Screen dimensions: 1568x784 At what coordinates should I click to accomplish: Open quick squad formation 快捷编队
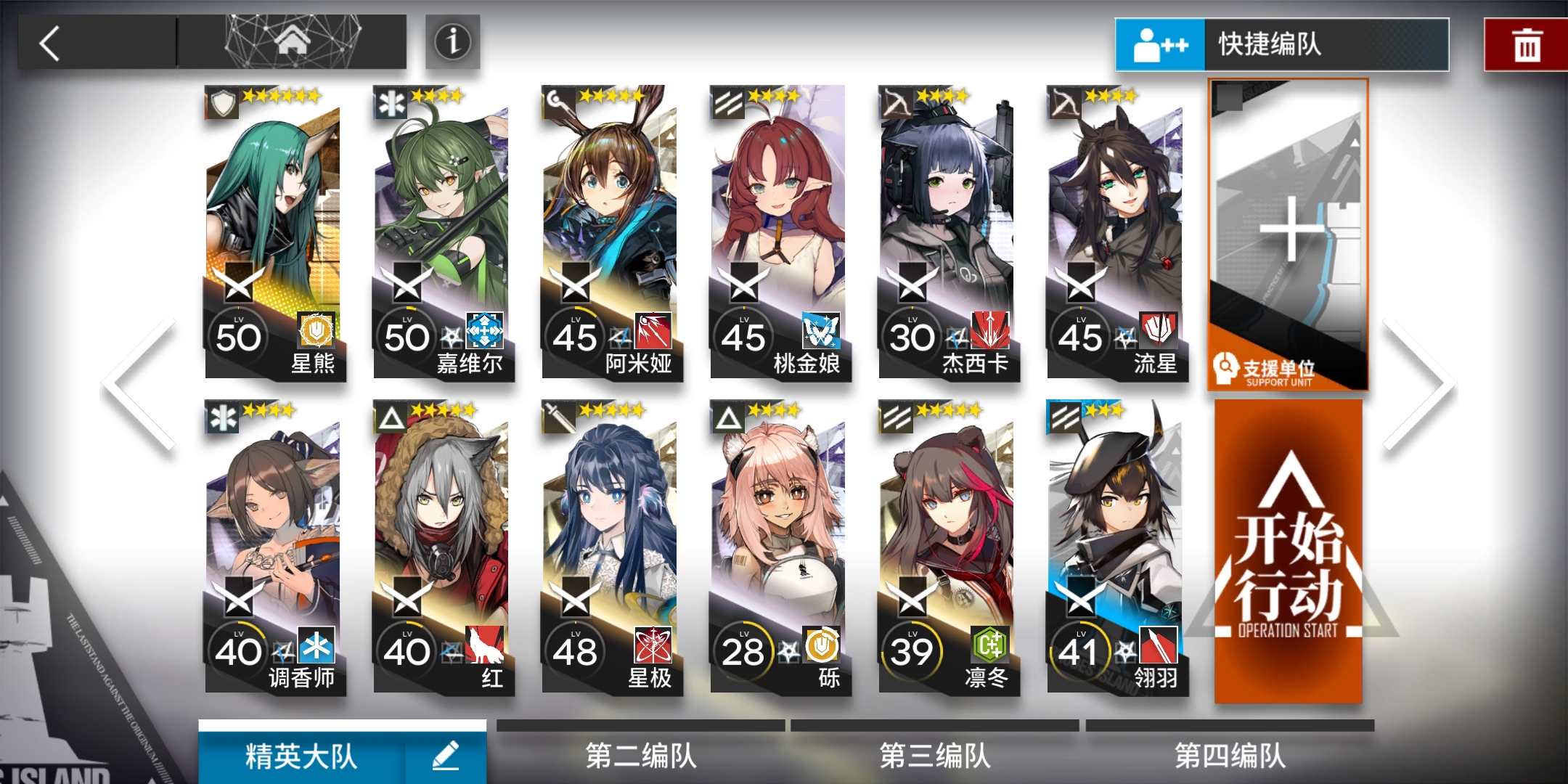tap(1282, 45)
